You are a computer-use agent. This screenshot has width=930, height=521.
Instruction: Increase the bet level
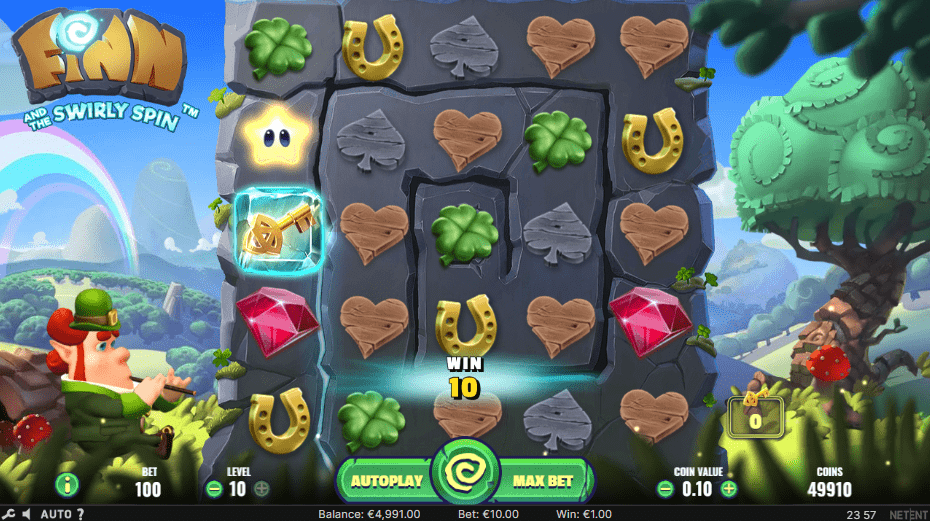[262, 489]
